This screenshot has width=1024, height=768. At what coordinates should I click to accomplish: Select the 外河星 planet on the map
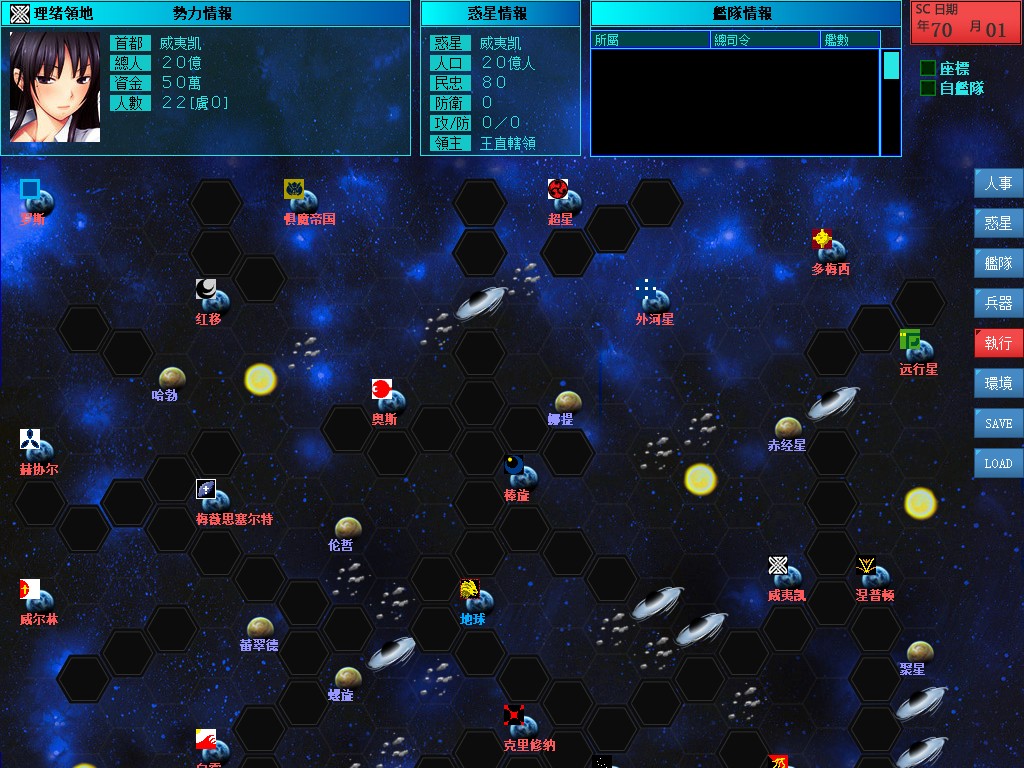(655, 300)
